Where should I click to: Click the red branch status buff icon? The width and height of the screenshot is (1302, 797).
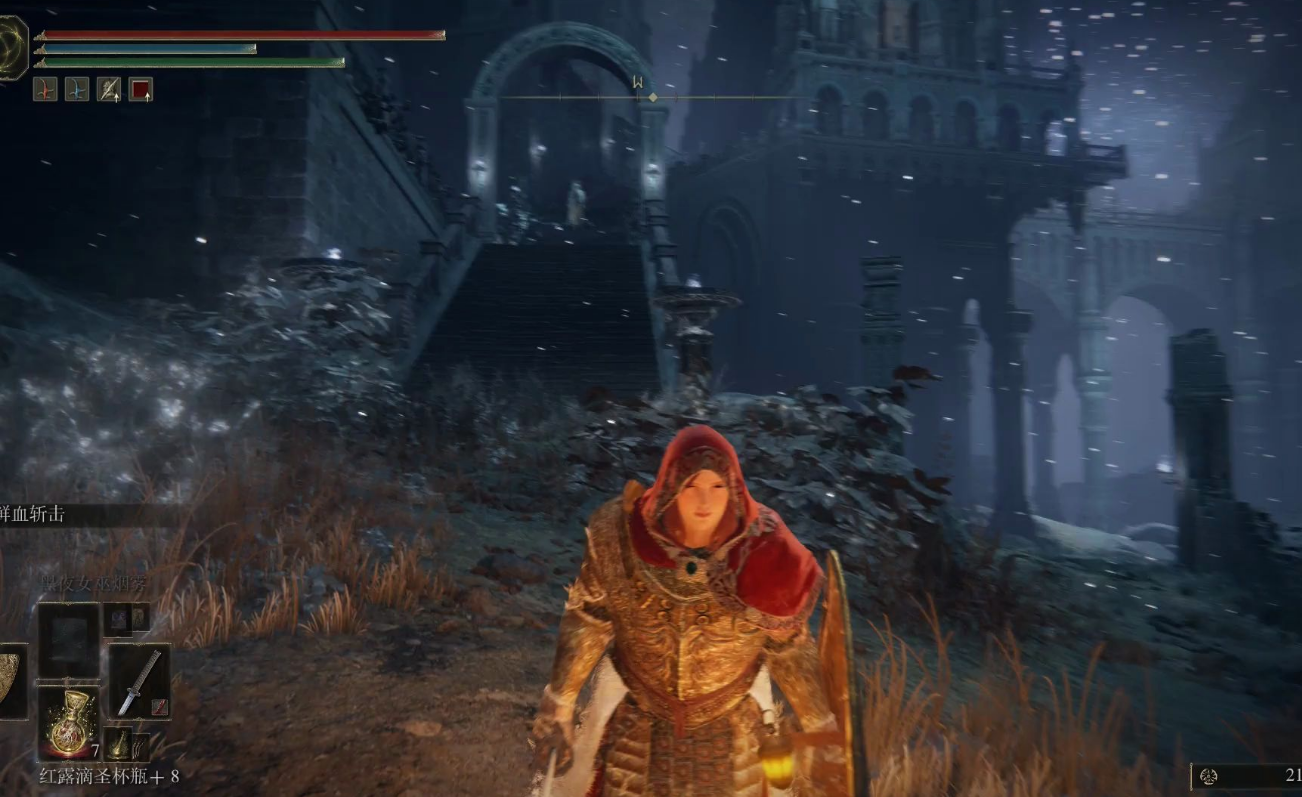pyautogui.click(x=45, y=90)
